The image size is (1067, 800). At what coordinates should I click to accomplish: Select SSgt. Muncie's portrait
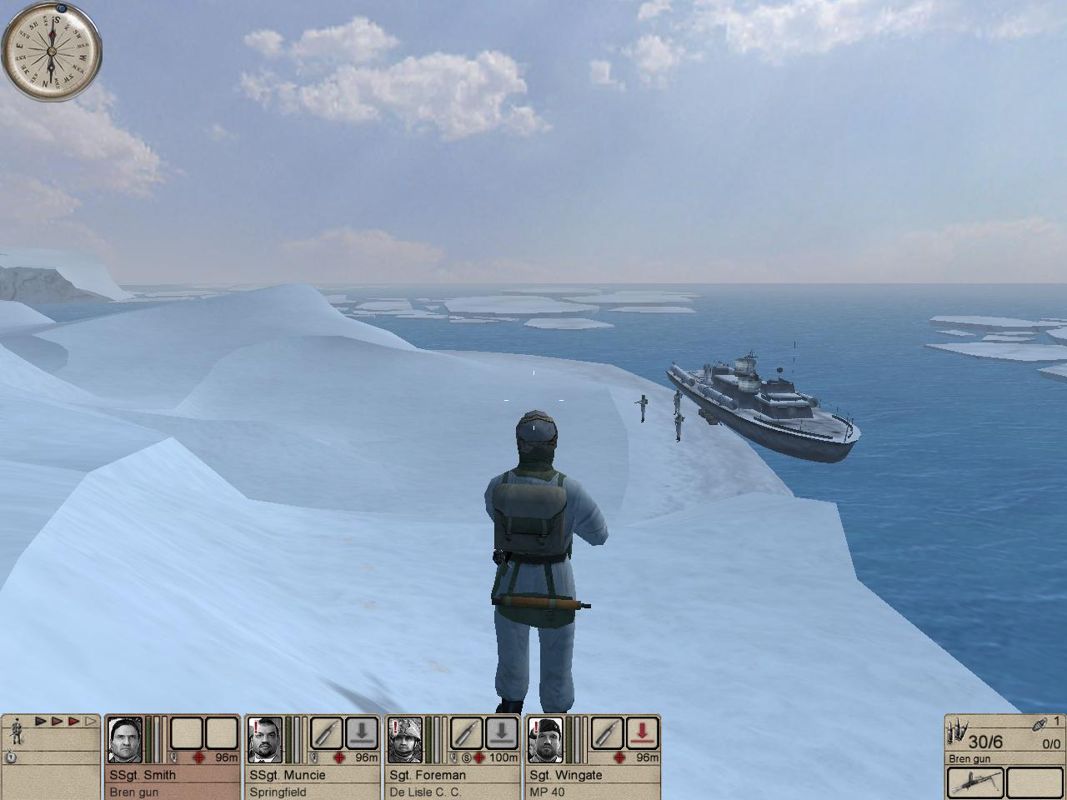pyautogui.click(x=265, y=741)
